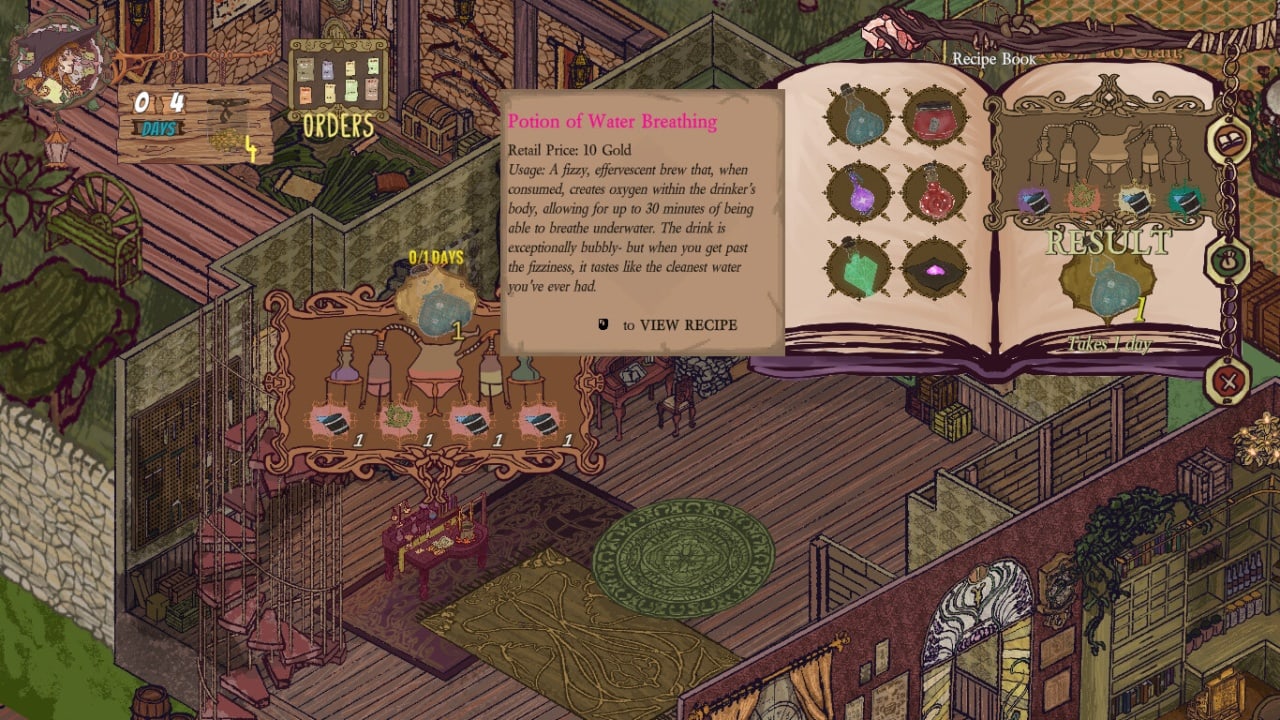Open the recipe book side tab
This screenshot has width=1280, height=720.
1229,142
